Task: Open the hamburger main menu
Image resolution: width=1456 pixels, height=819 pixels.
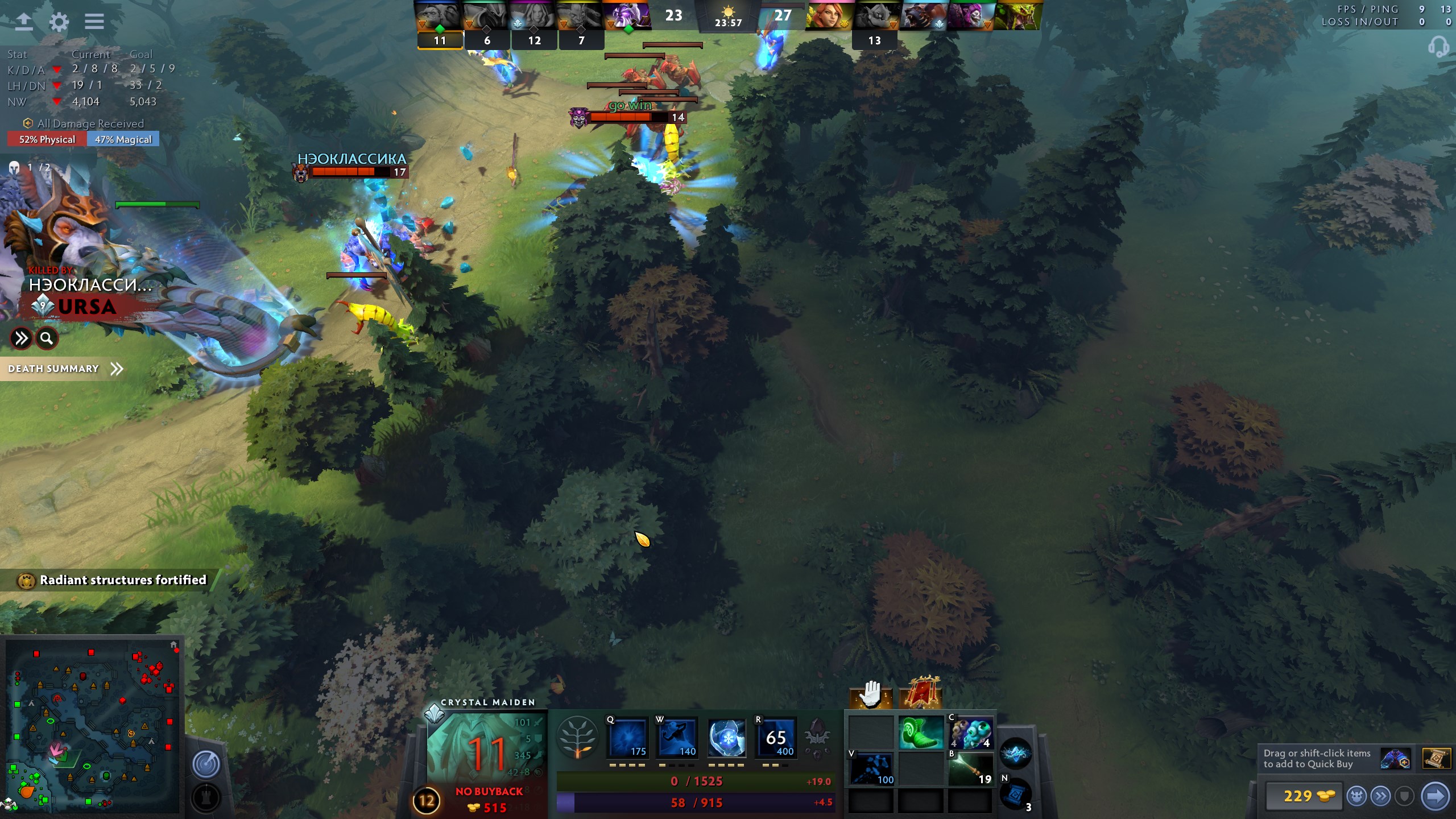Action: click(x=94, y=22)
